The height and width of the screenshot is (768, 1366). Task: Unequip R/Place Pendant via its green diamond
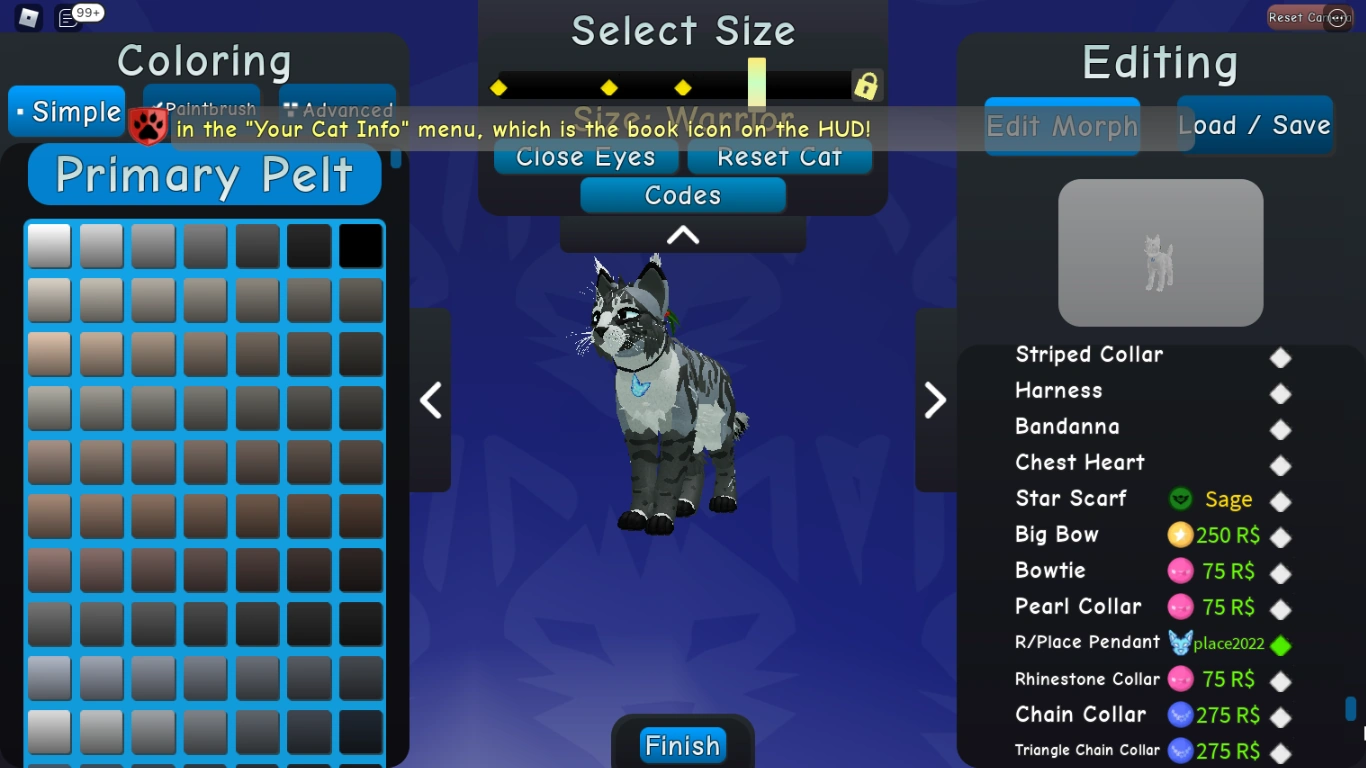coord(1281,644)
